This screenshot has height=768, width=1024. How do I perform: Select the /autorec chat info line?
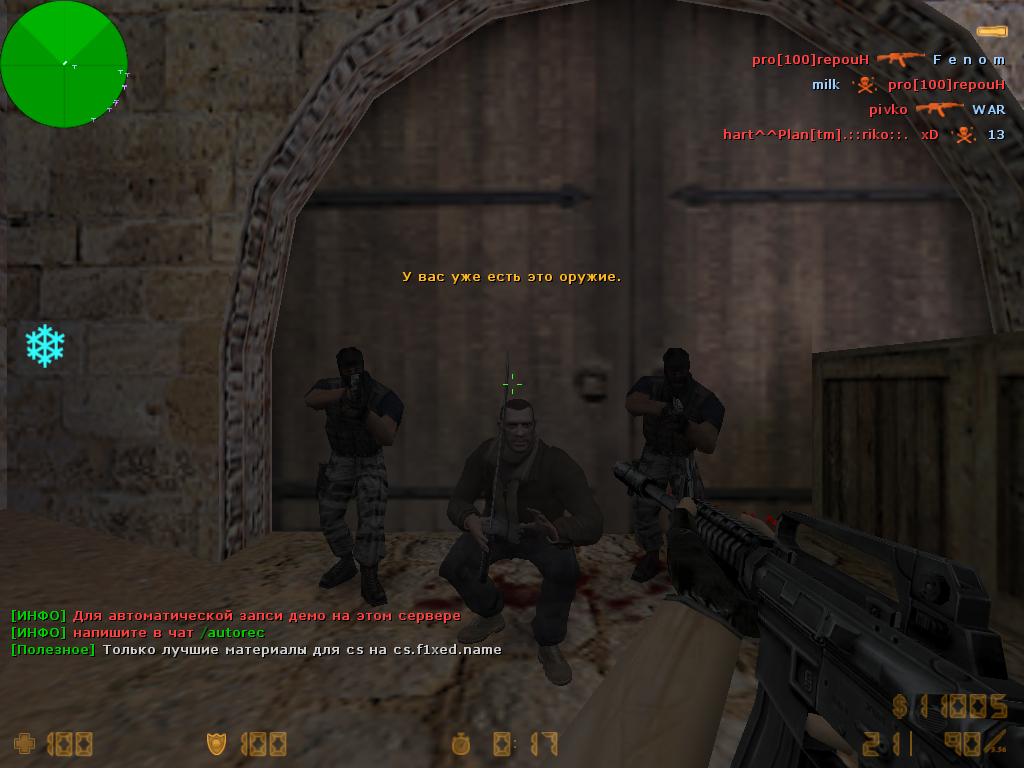coord(137,633)
